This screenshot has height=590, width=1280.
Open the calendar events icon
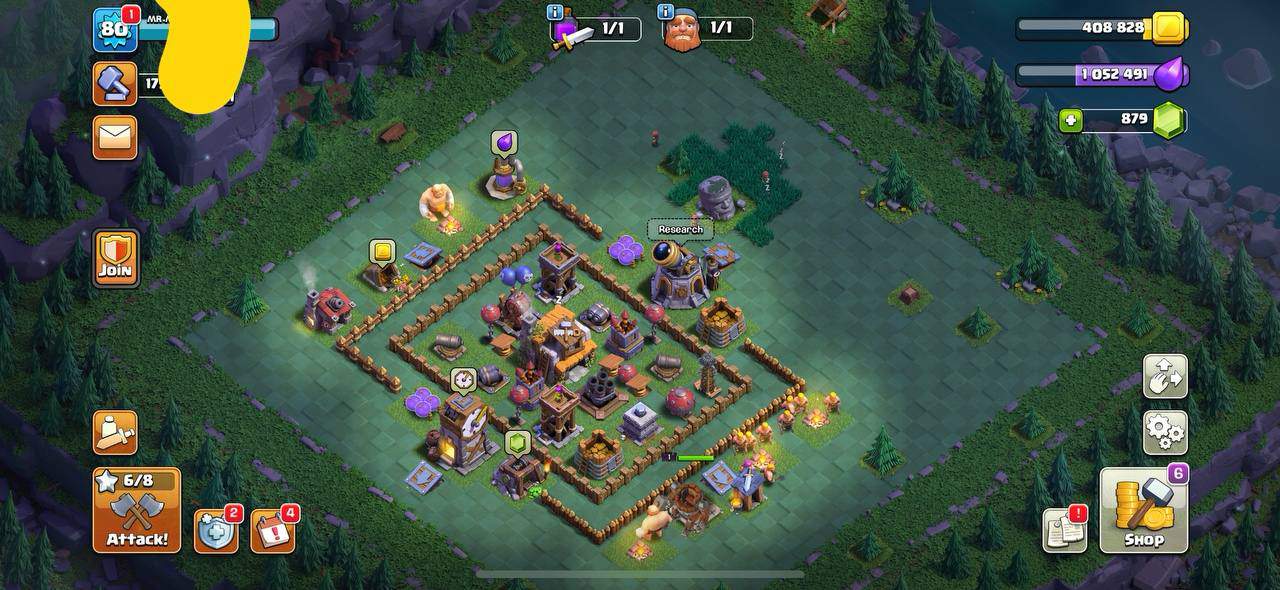[x=272, y=531]
